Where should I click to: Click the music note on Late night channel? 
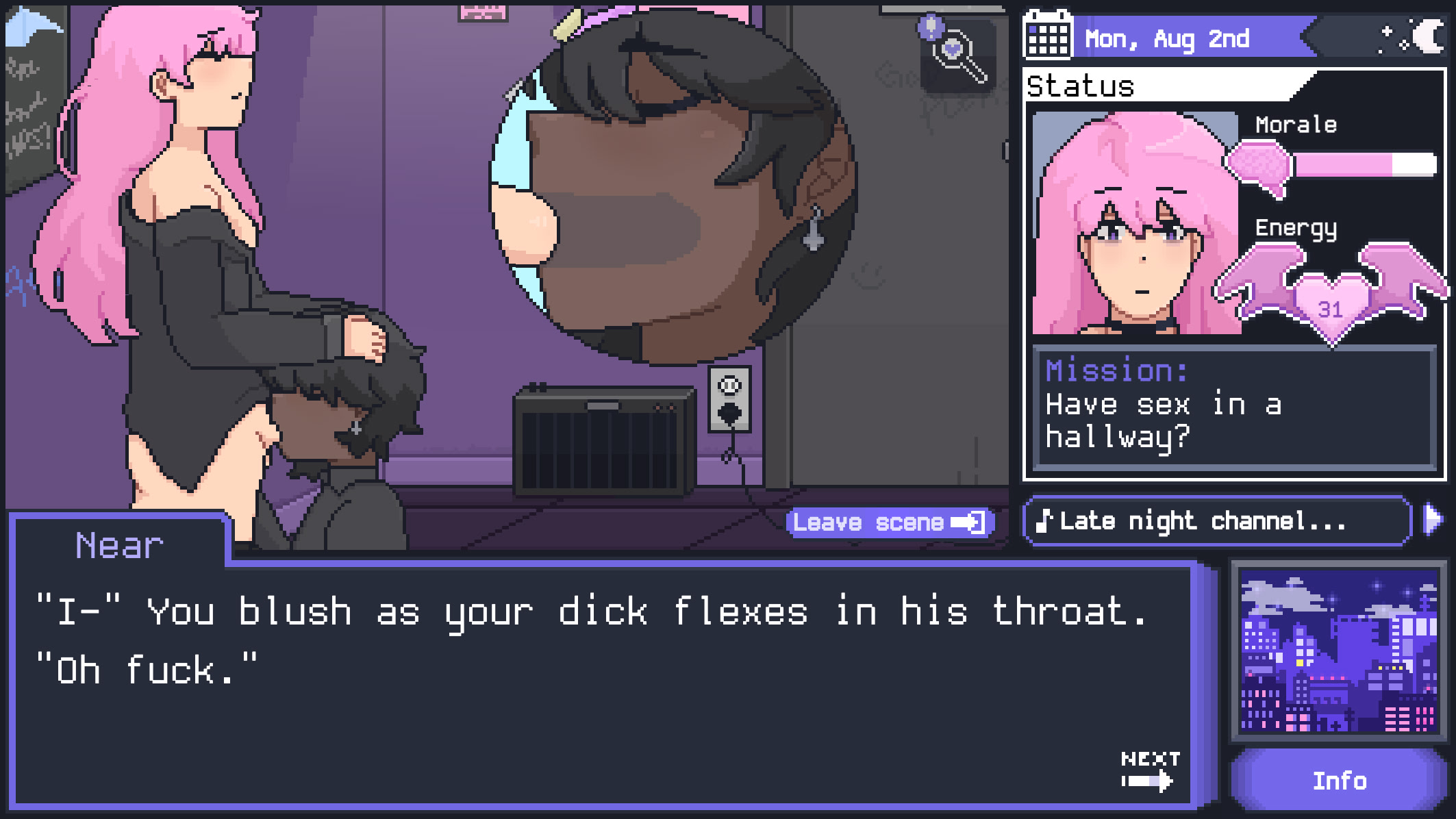tap(1044, 520)
